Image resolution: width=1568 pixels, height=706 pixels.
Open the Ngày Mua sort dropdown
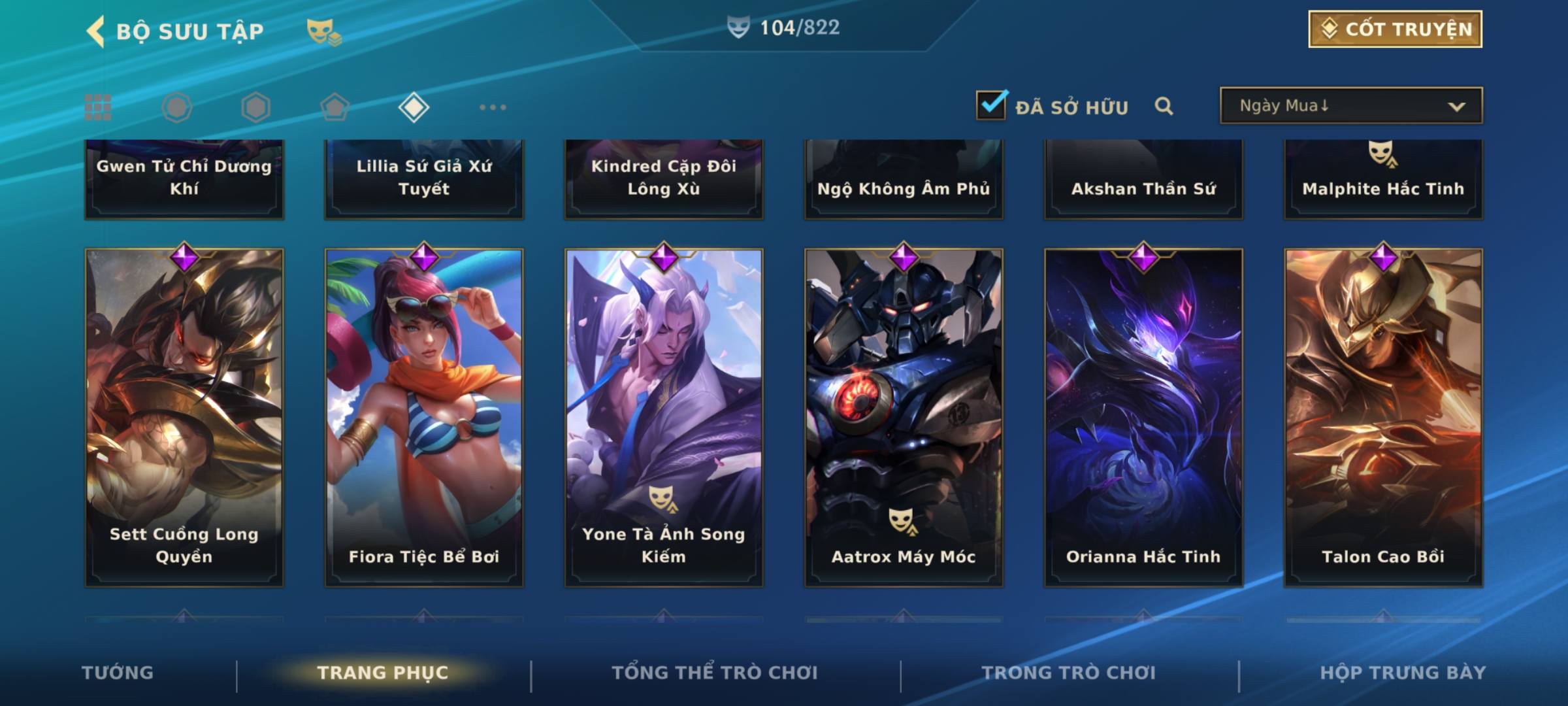coord(1351,106)
